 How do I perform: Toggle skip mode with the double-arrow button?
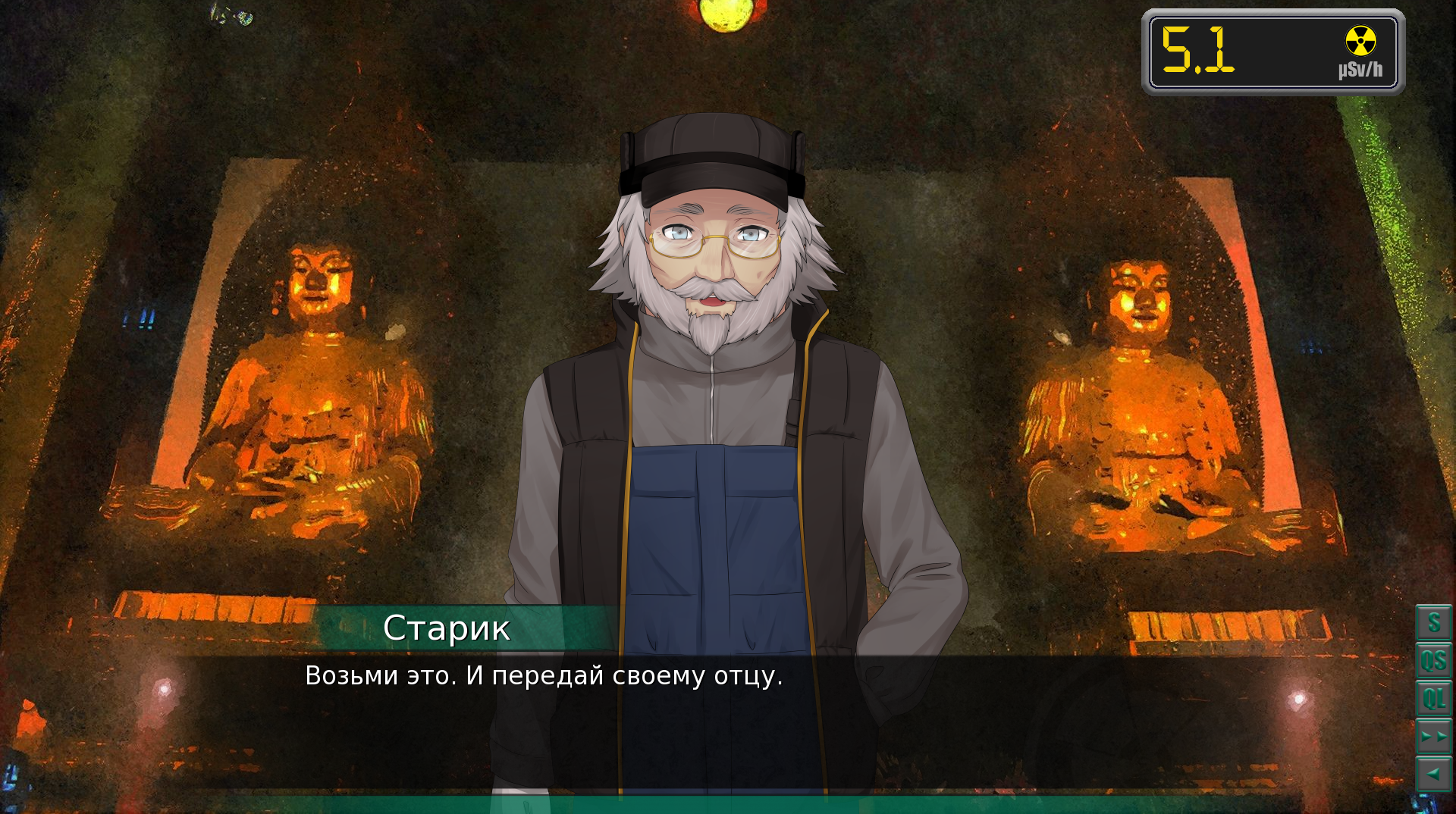[1433, 737]
